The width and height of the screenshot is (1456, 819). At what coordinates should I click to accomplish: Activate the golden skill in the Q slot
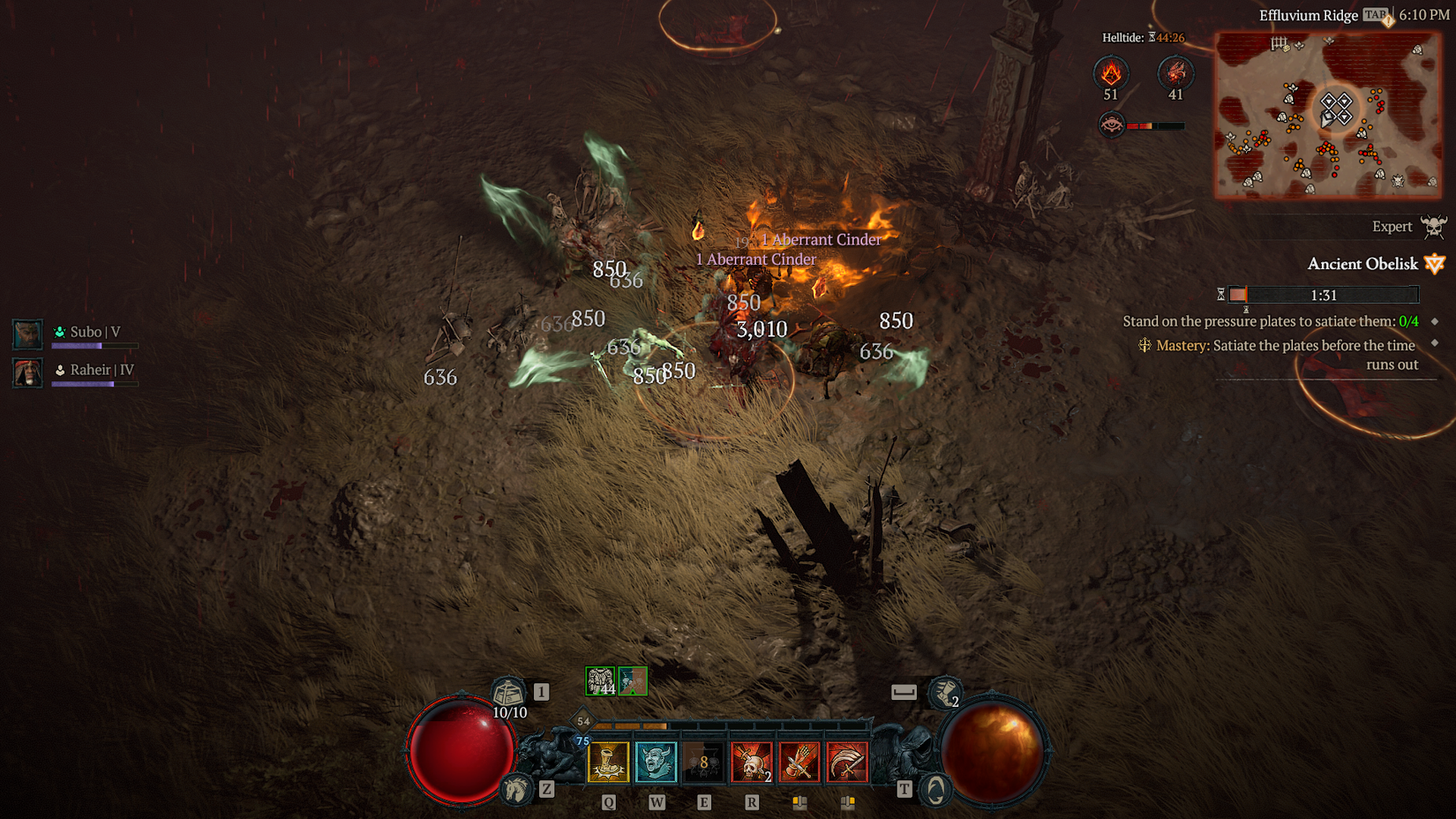click(610, 761)
